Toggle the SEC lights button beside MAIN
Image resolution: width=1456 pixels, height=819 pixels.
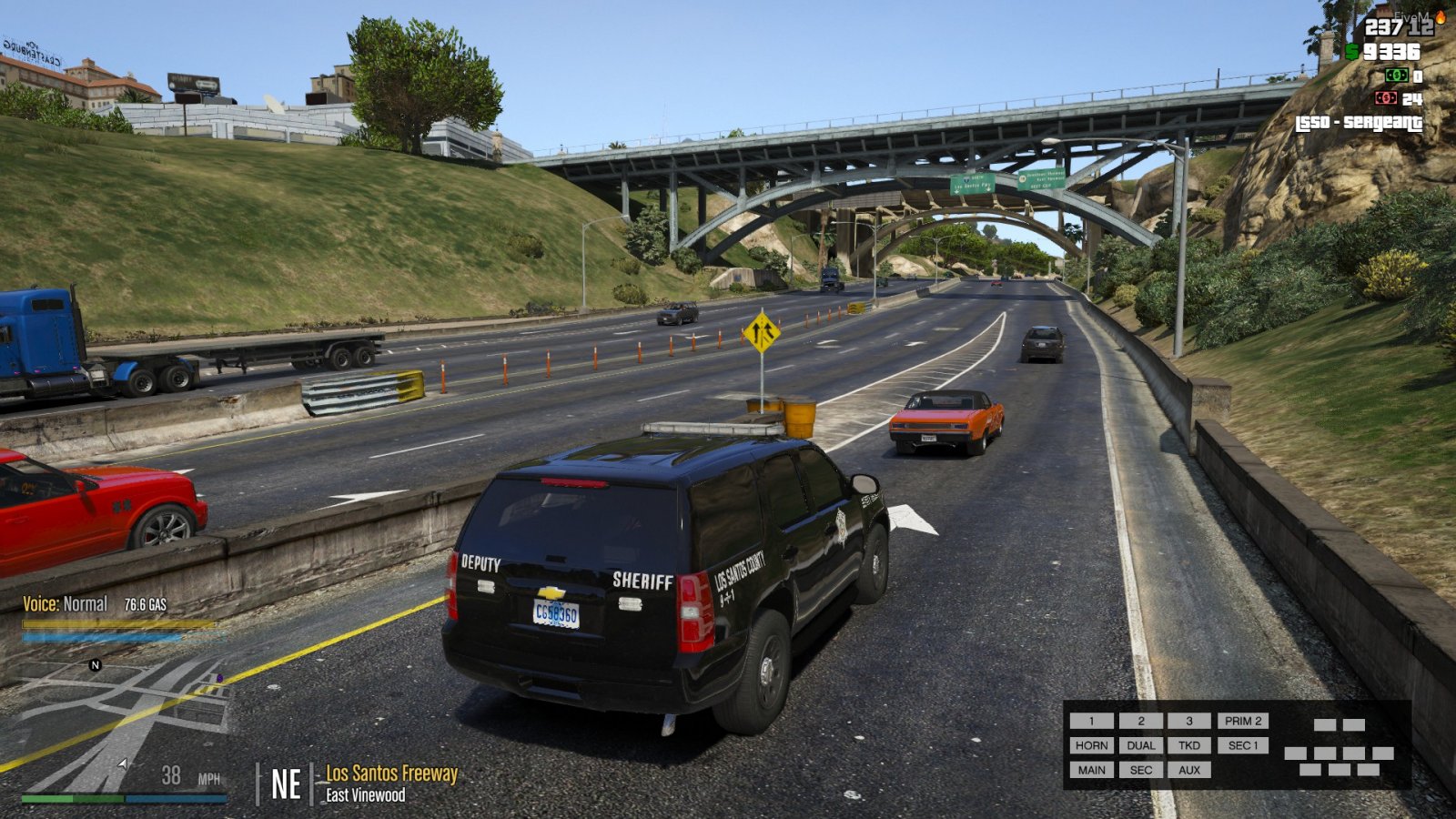tap(1140, 770)
